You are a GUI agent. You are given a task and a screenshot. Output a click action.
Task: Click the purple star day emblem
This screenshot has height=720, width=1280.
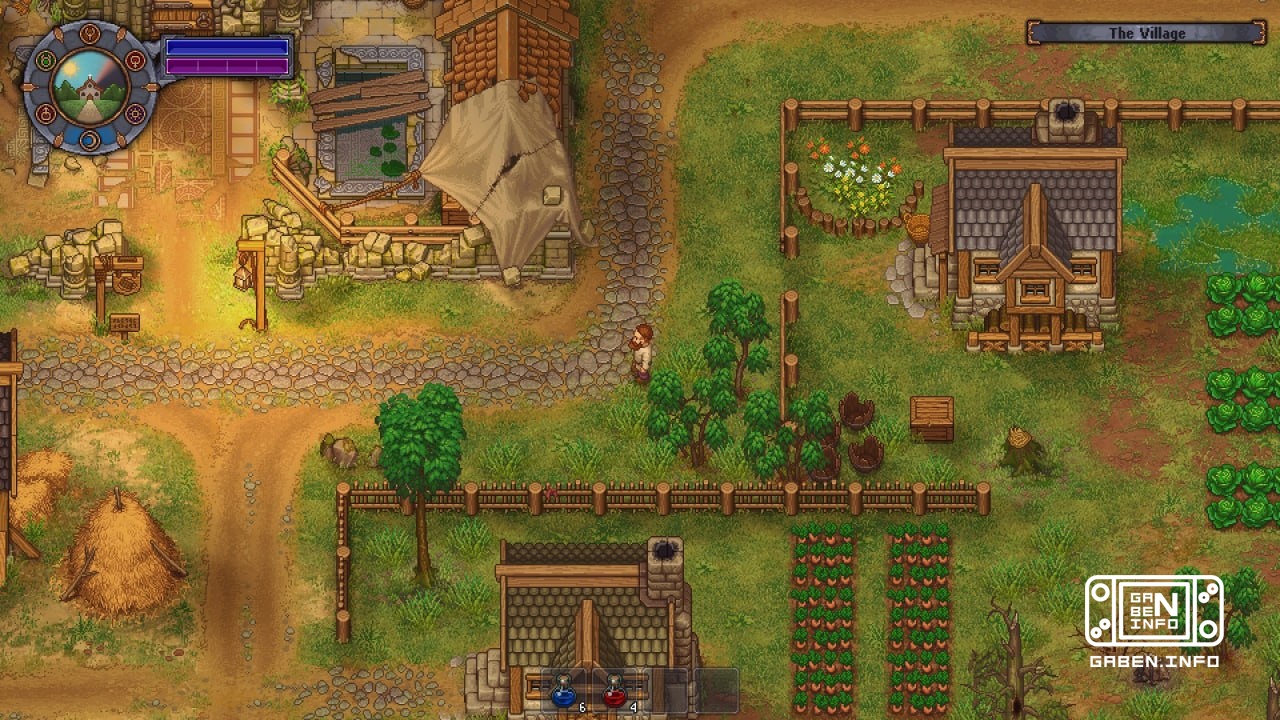click(136, 113)
